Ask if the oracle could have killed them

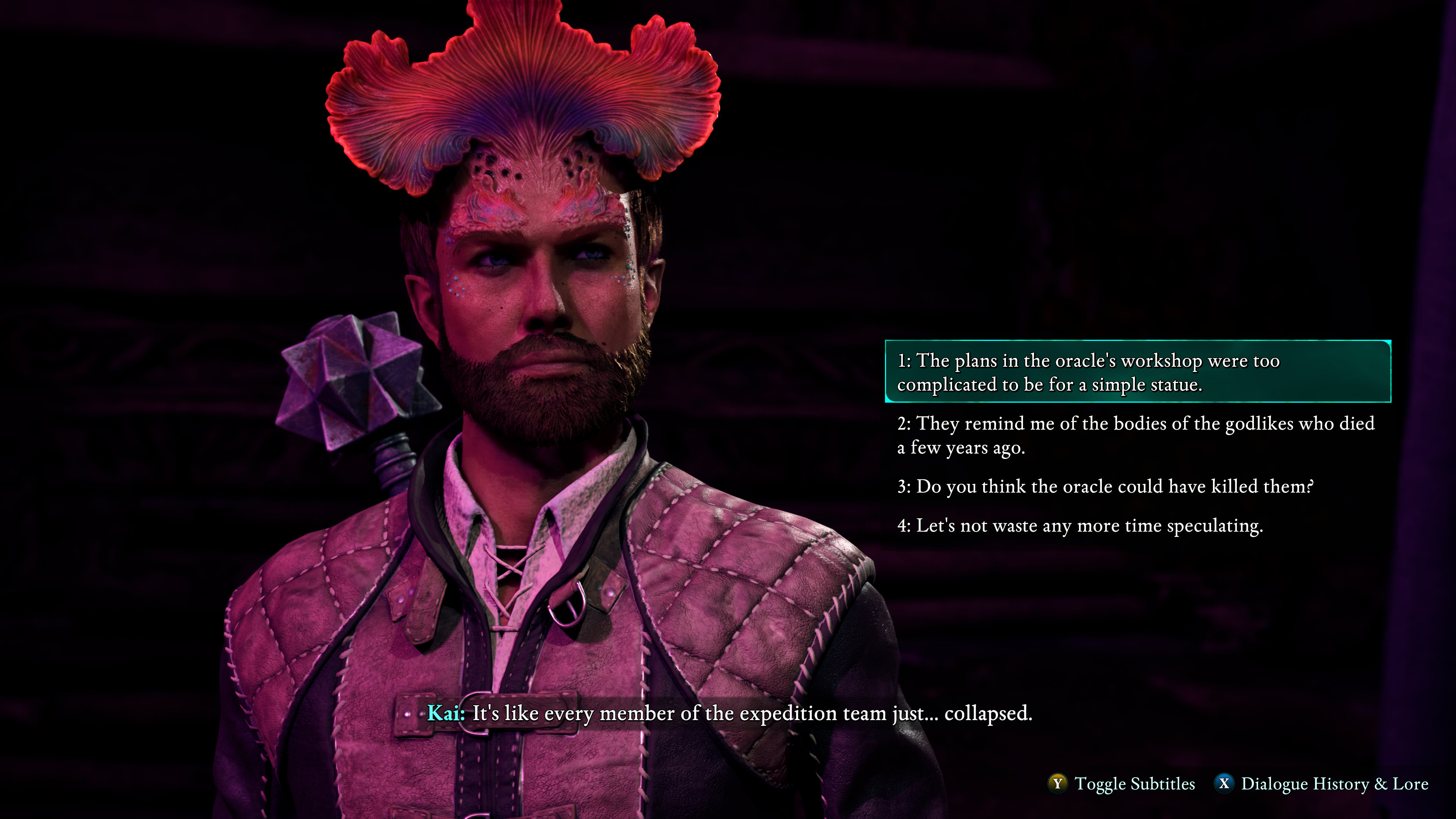[1105, 486]
